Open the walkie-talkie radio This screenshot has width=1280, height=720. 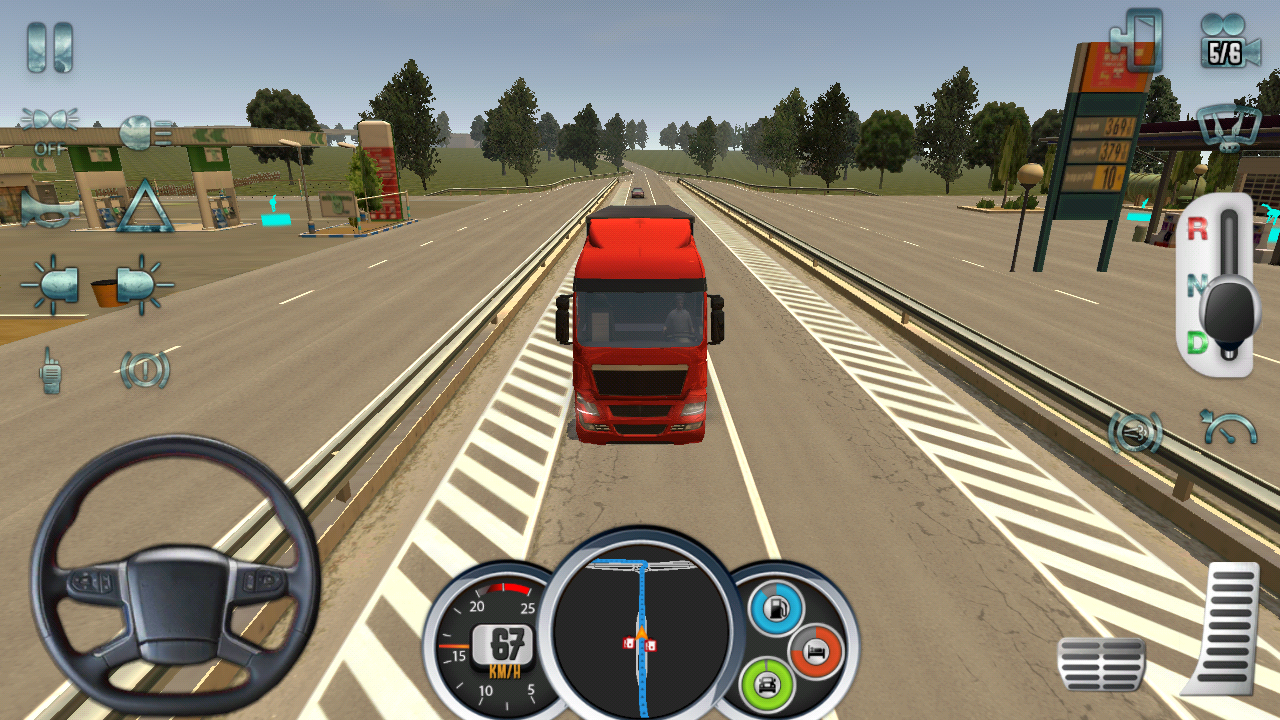click(50, 371)
